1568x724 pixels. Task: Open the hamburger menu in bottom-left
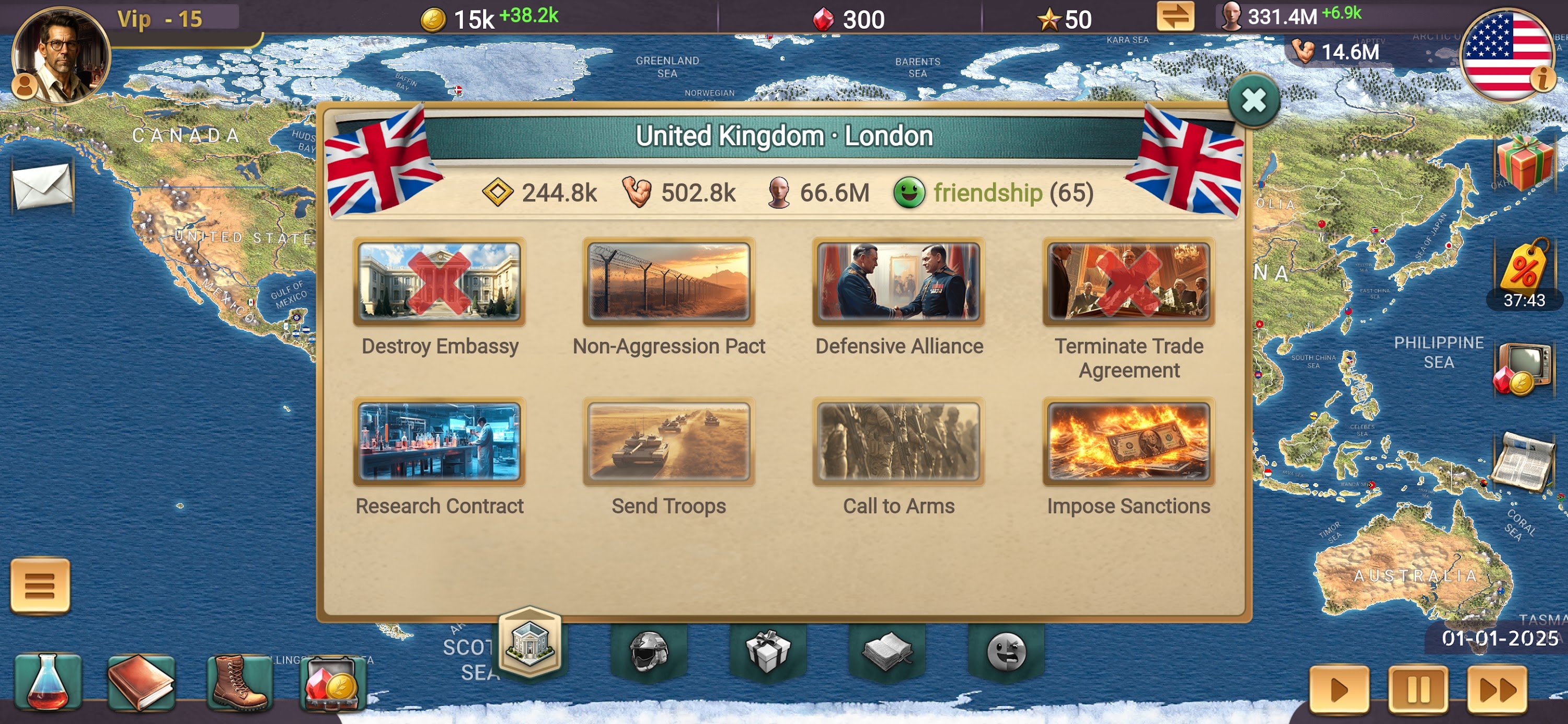pos(40,586)
